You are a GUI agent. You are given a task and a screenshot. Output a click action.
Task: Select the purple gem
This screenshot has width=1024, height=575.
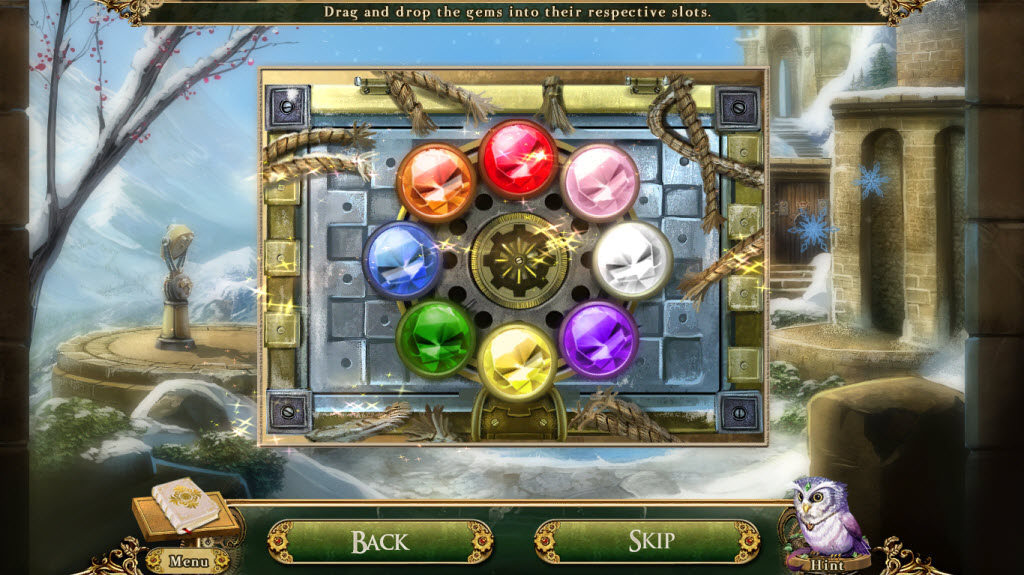point(599,338)
